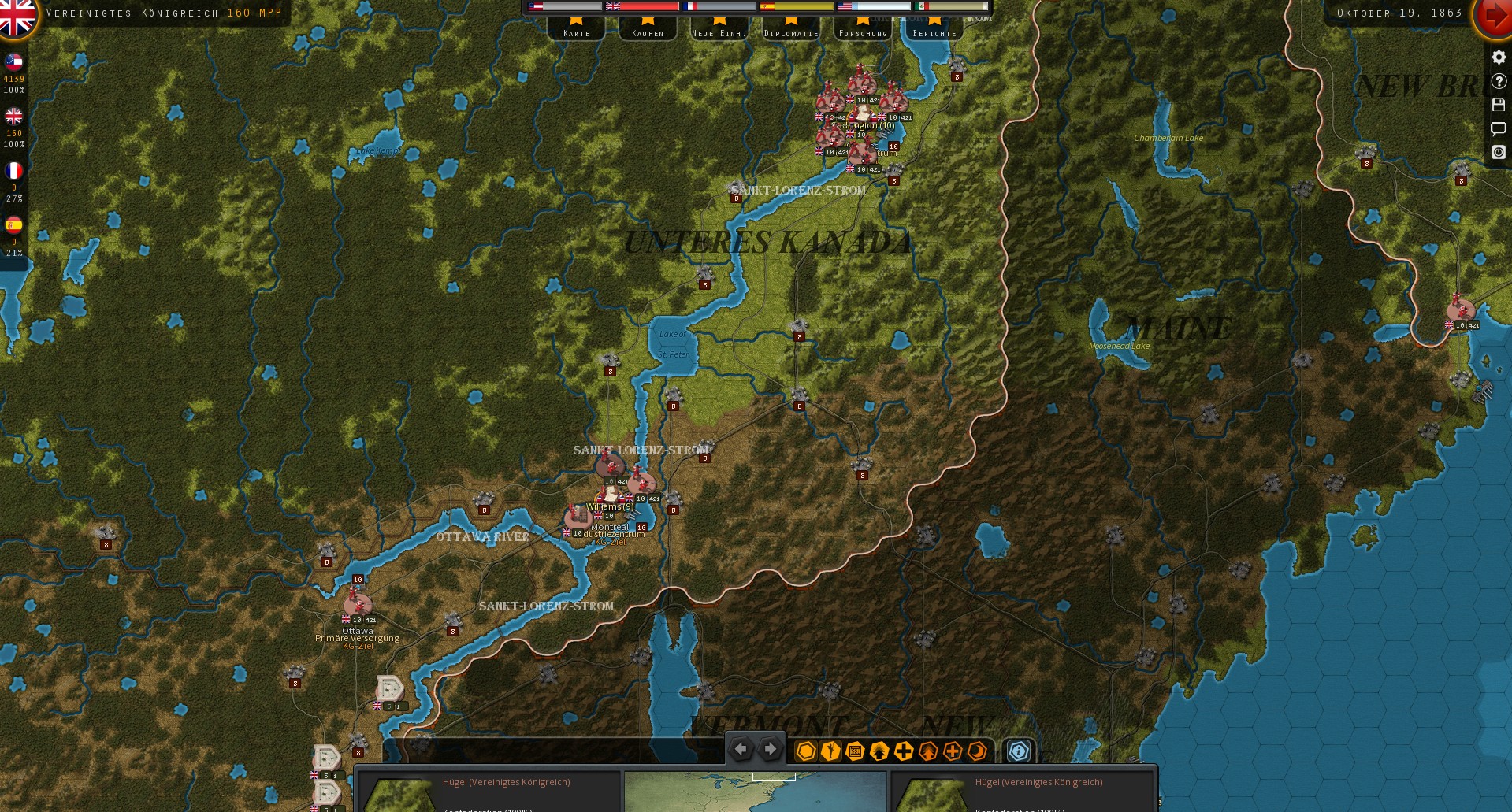The image size is (1512, 812).
Task: Open the chat speech bubble icon
Action: [x=1498, y=129]
